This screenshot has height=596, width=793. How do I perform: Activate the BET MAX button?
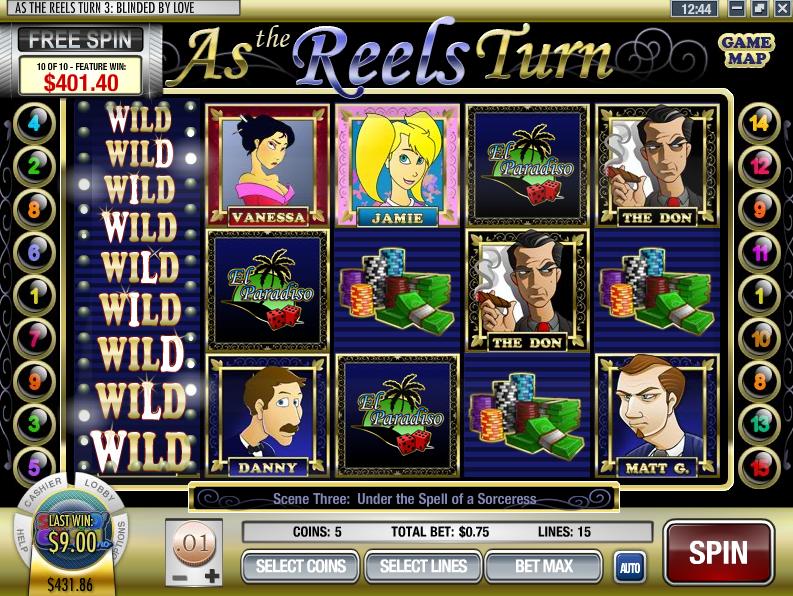click(543, 566)
